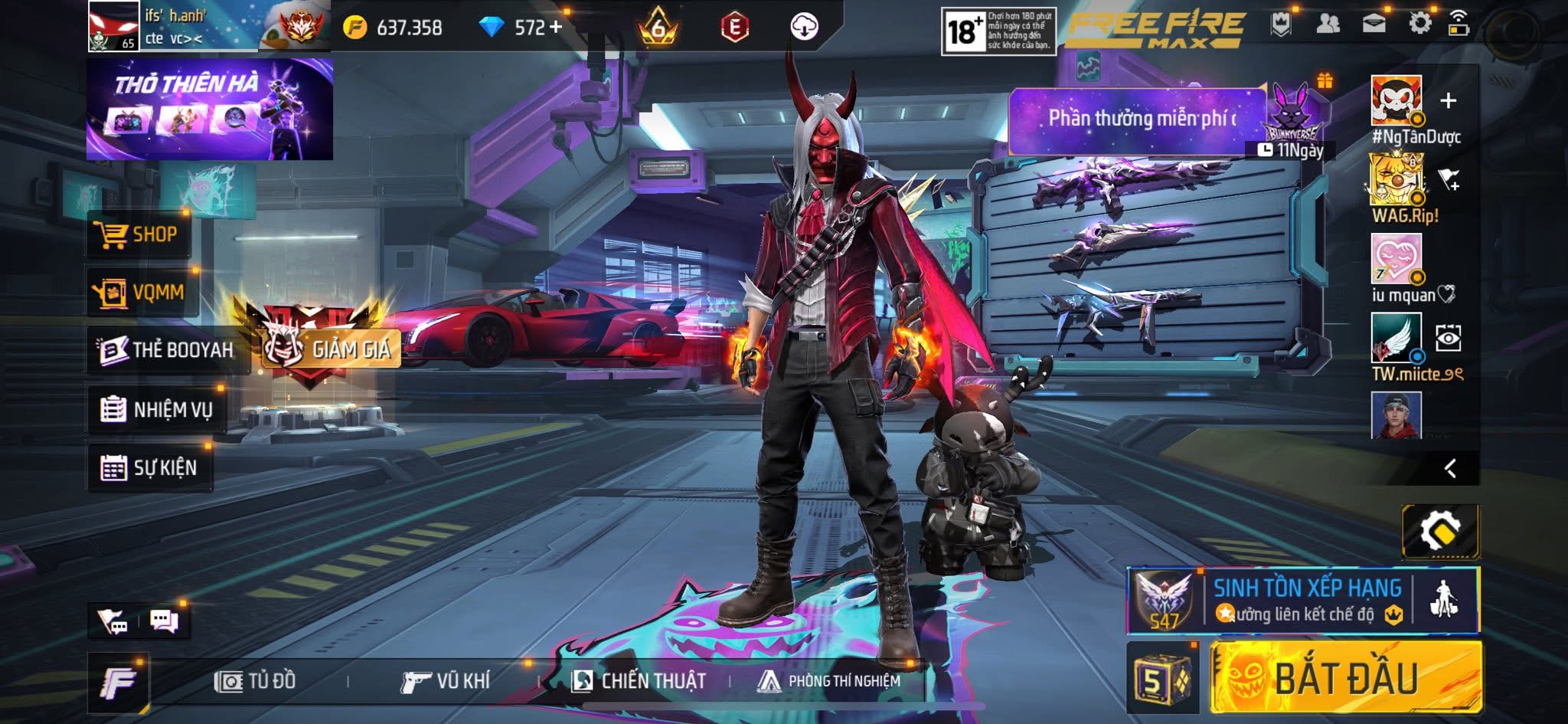Claim the Phần thưởng miễn phí banner

(x=1139, y=120)
